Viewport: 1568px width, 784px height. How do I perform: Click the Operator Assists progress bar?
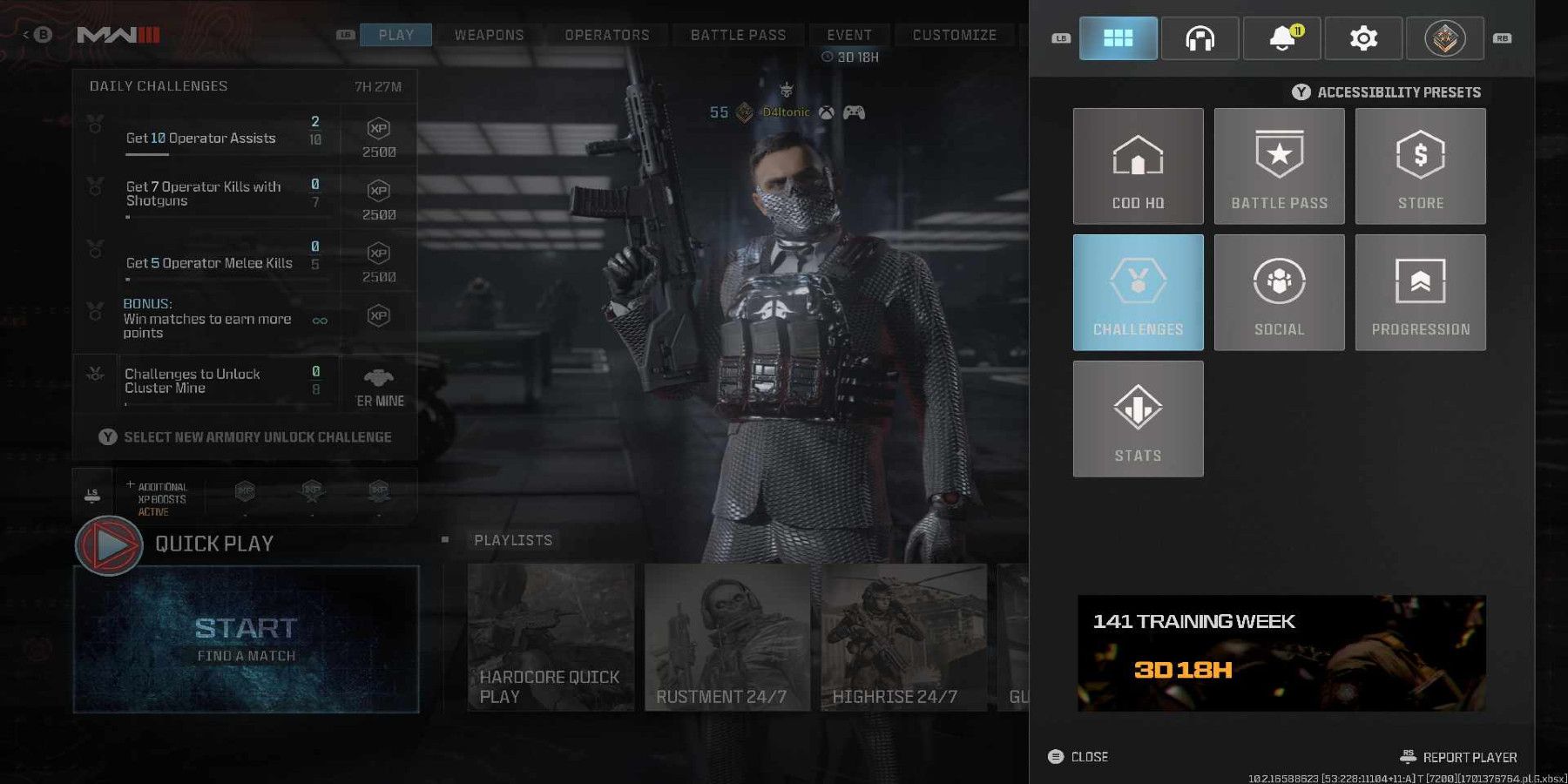209,137
